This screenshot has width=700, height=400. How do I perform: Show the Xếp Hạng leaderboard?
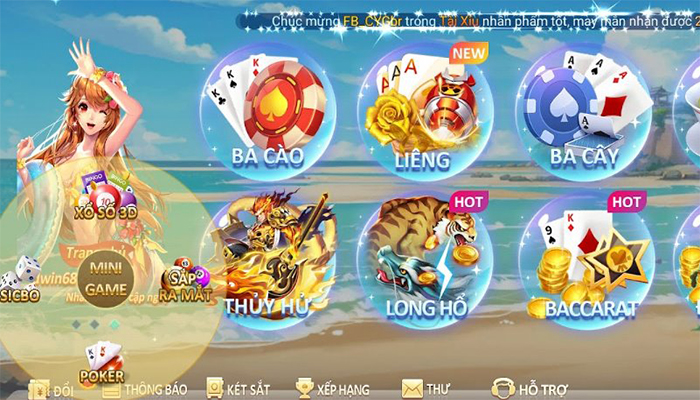333,388
